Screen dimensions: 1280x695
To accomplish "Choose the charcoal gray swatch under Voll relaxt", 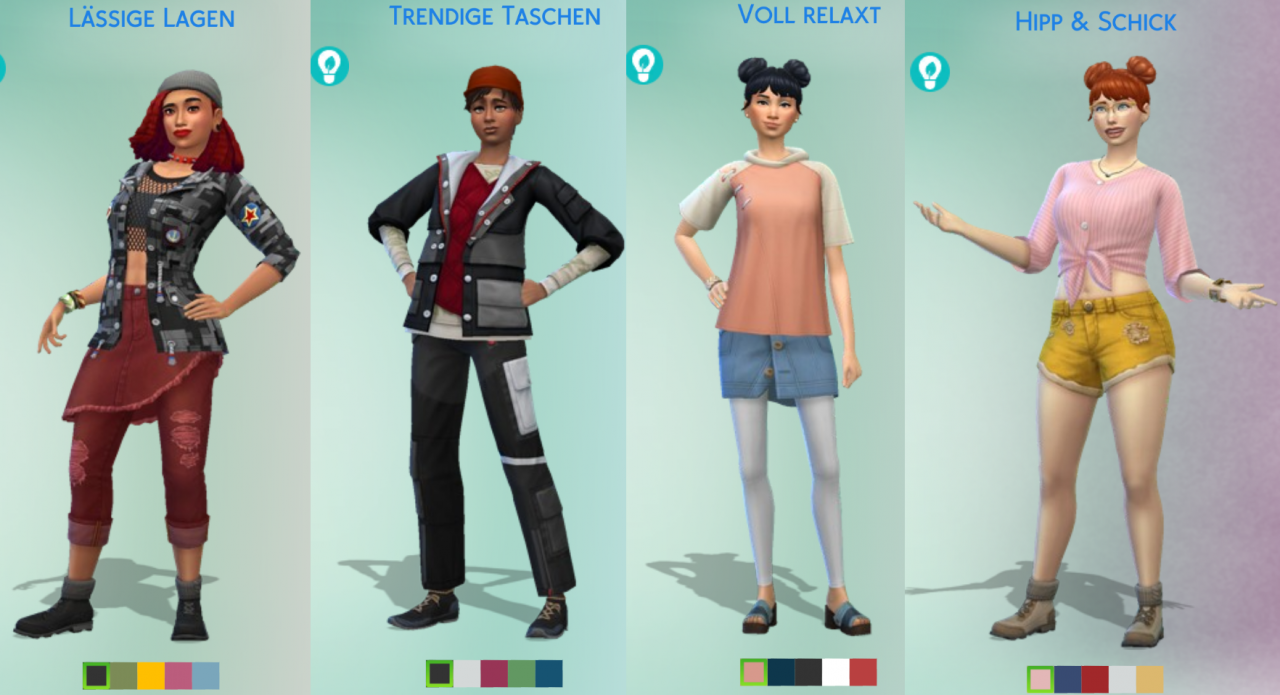I will [808, 672].
